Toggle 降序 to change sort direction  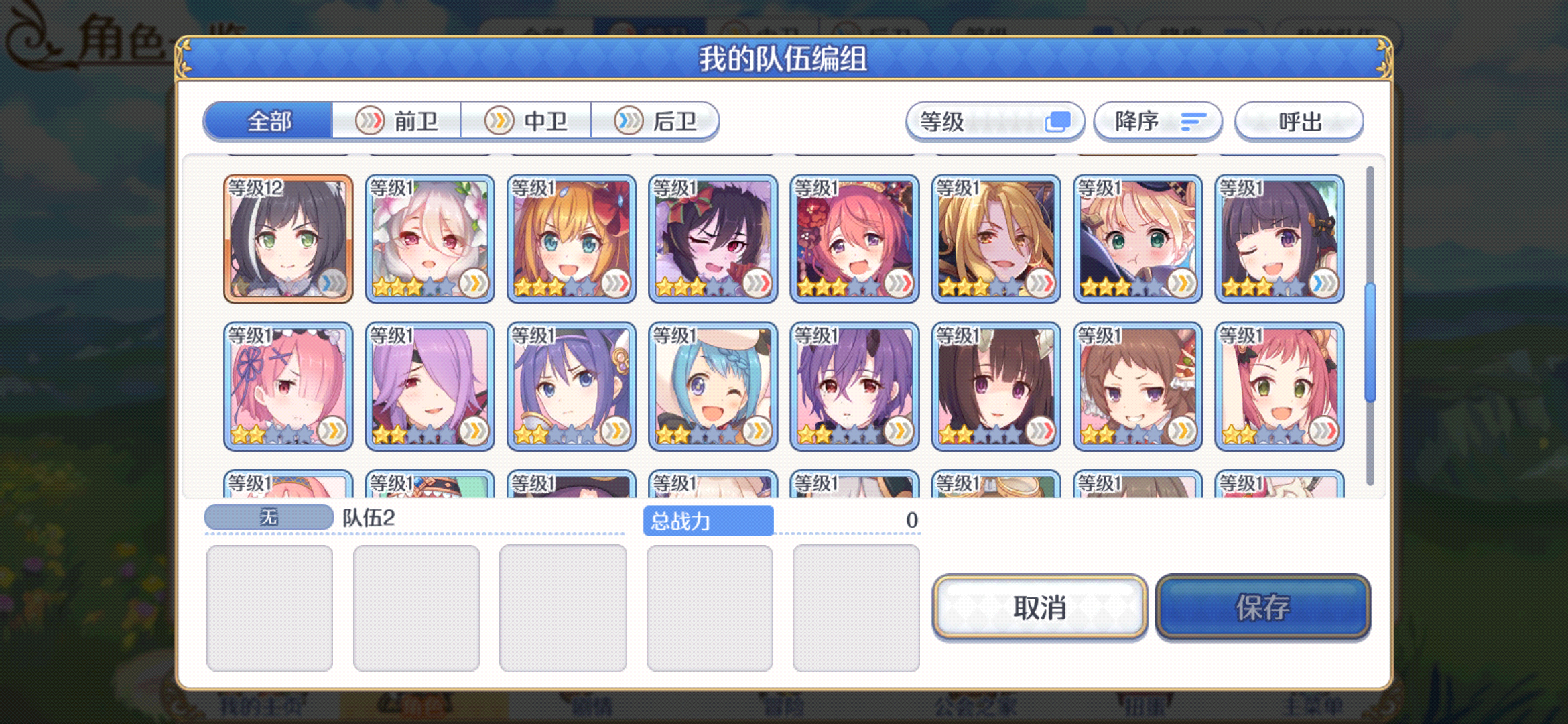click(1157, 121)
